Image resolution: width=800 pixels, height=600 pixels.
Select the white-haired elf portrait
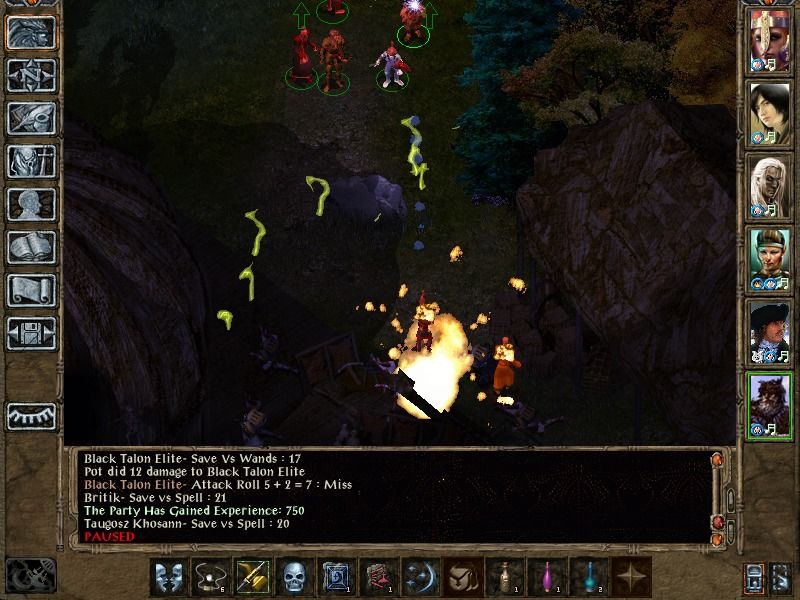[771, 184]
